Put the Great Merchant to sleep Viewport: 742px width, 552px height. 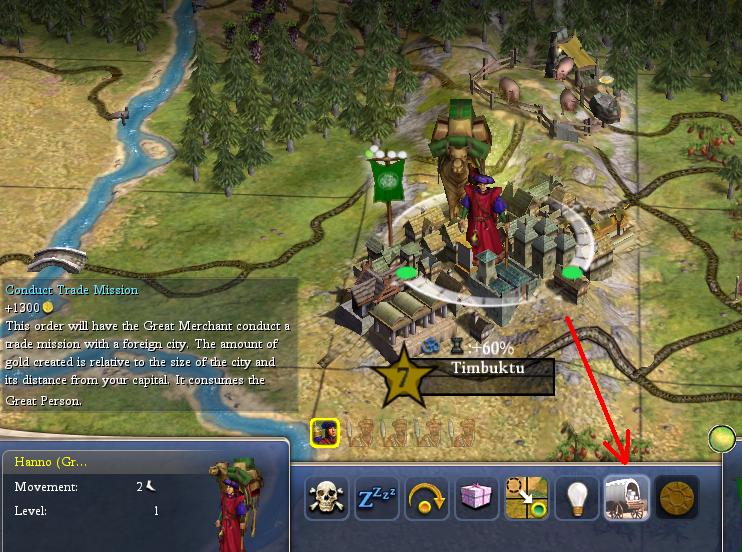[x=376, y=497]
